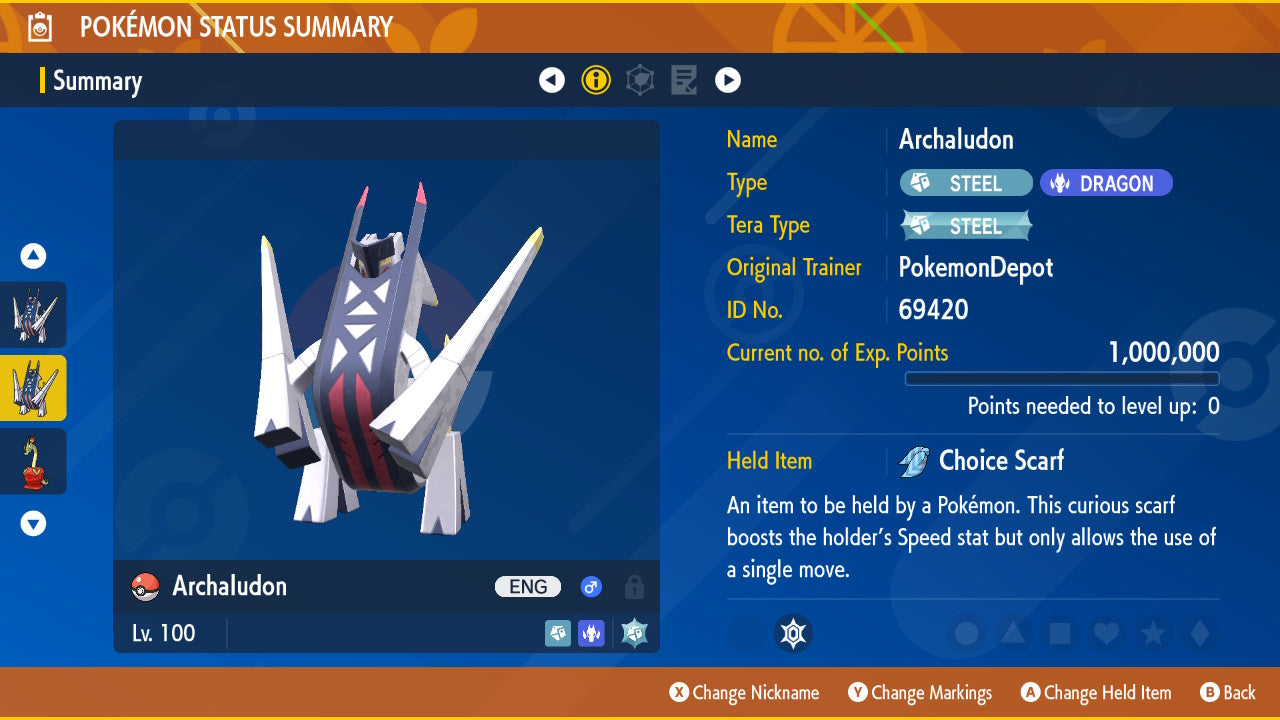
Task: Select the yellow info summary tab
Action: (596, 80)
